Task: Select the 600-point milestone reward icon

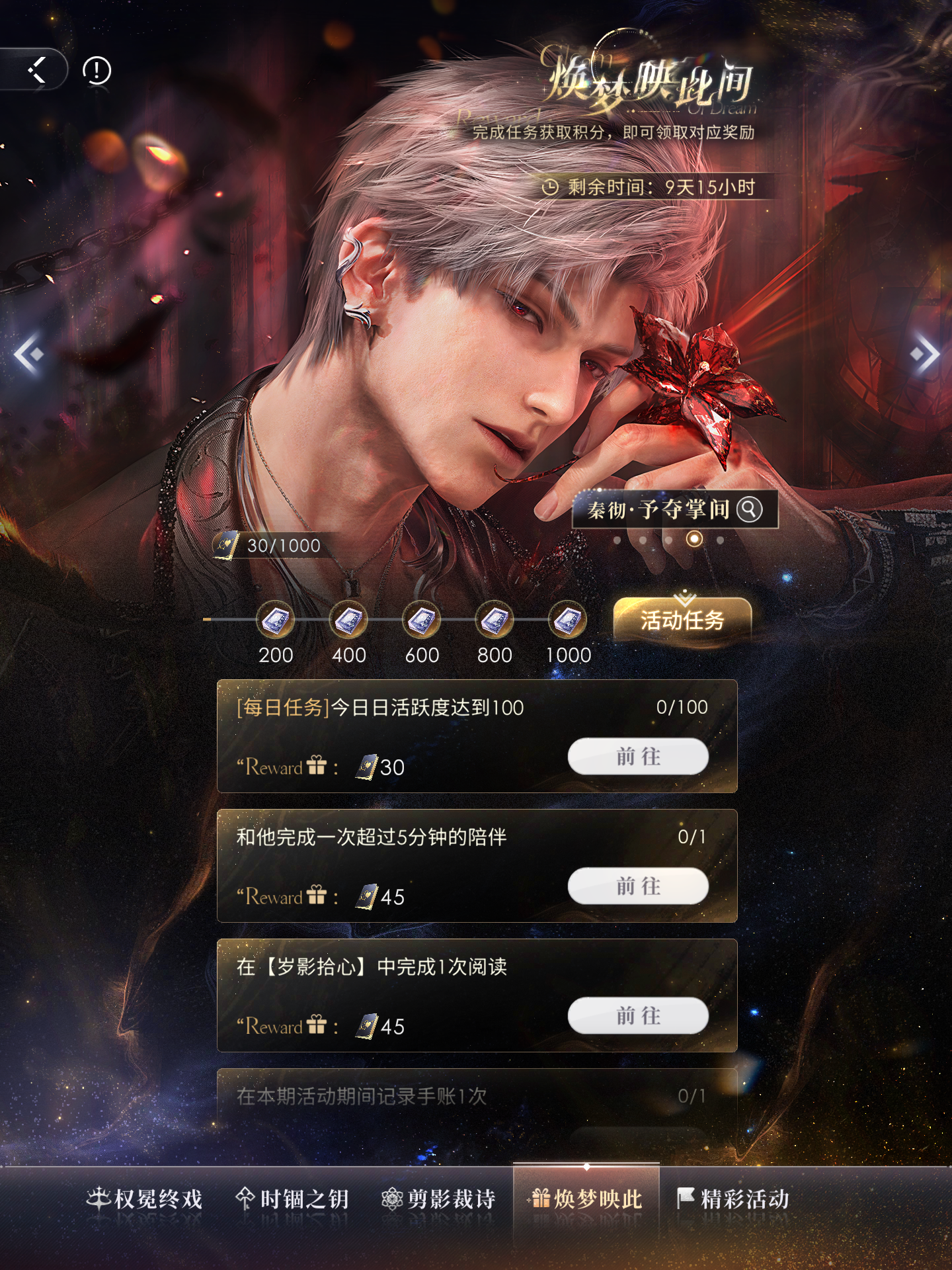Action: point(422,620)
